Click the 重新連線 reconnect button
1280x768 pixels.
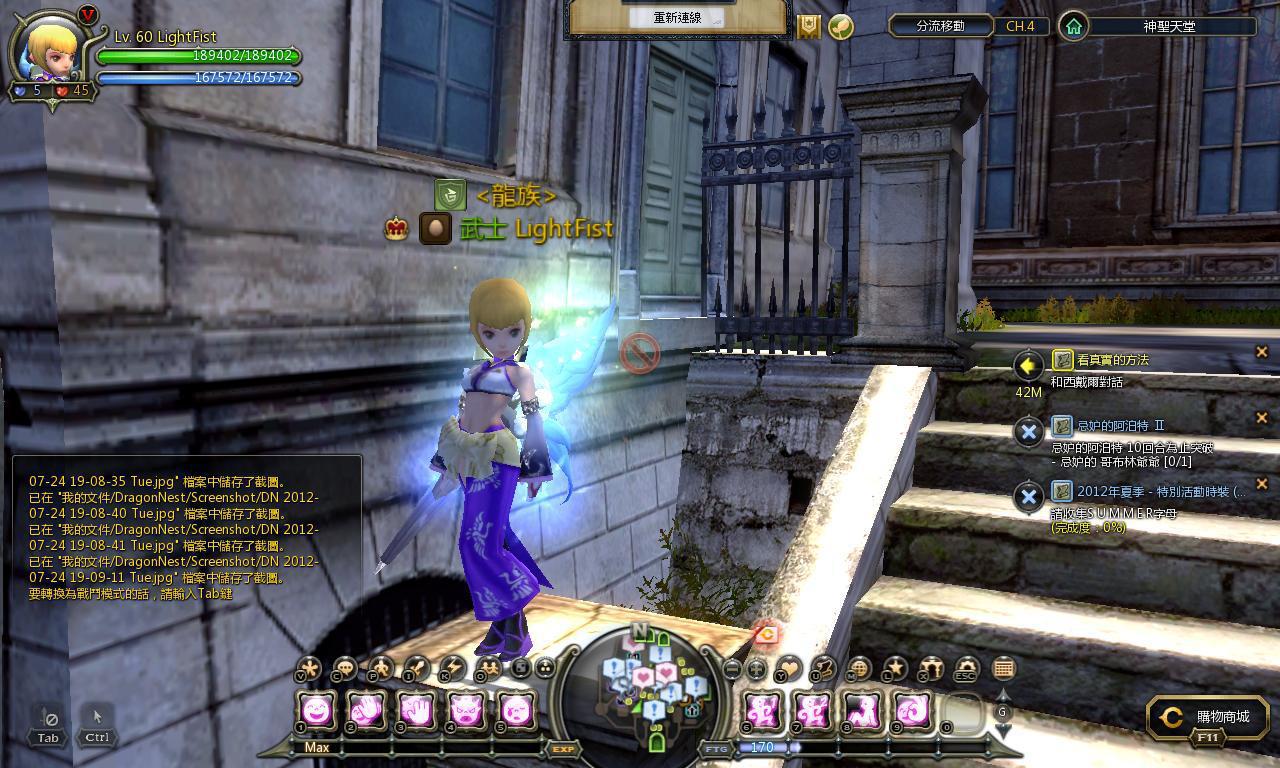tap(677, 17)
